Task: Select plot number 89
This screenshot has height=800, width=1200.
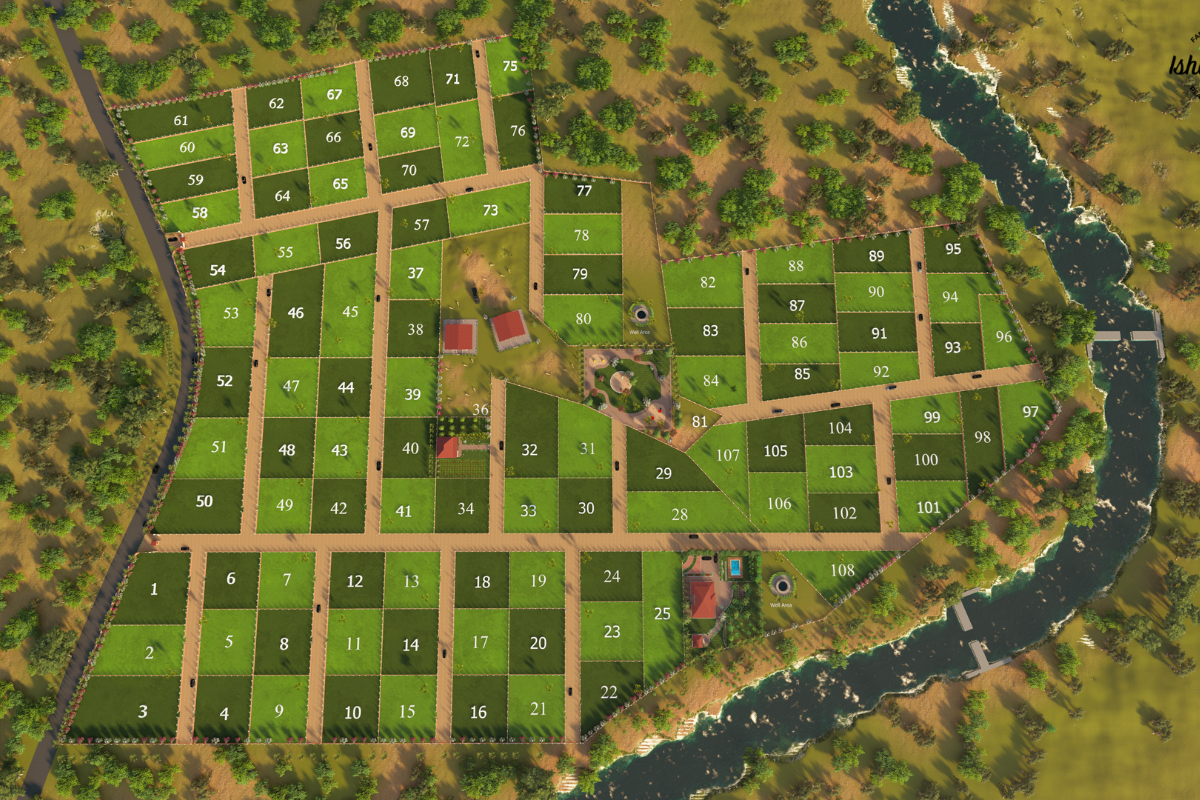Action: (876, 256)
